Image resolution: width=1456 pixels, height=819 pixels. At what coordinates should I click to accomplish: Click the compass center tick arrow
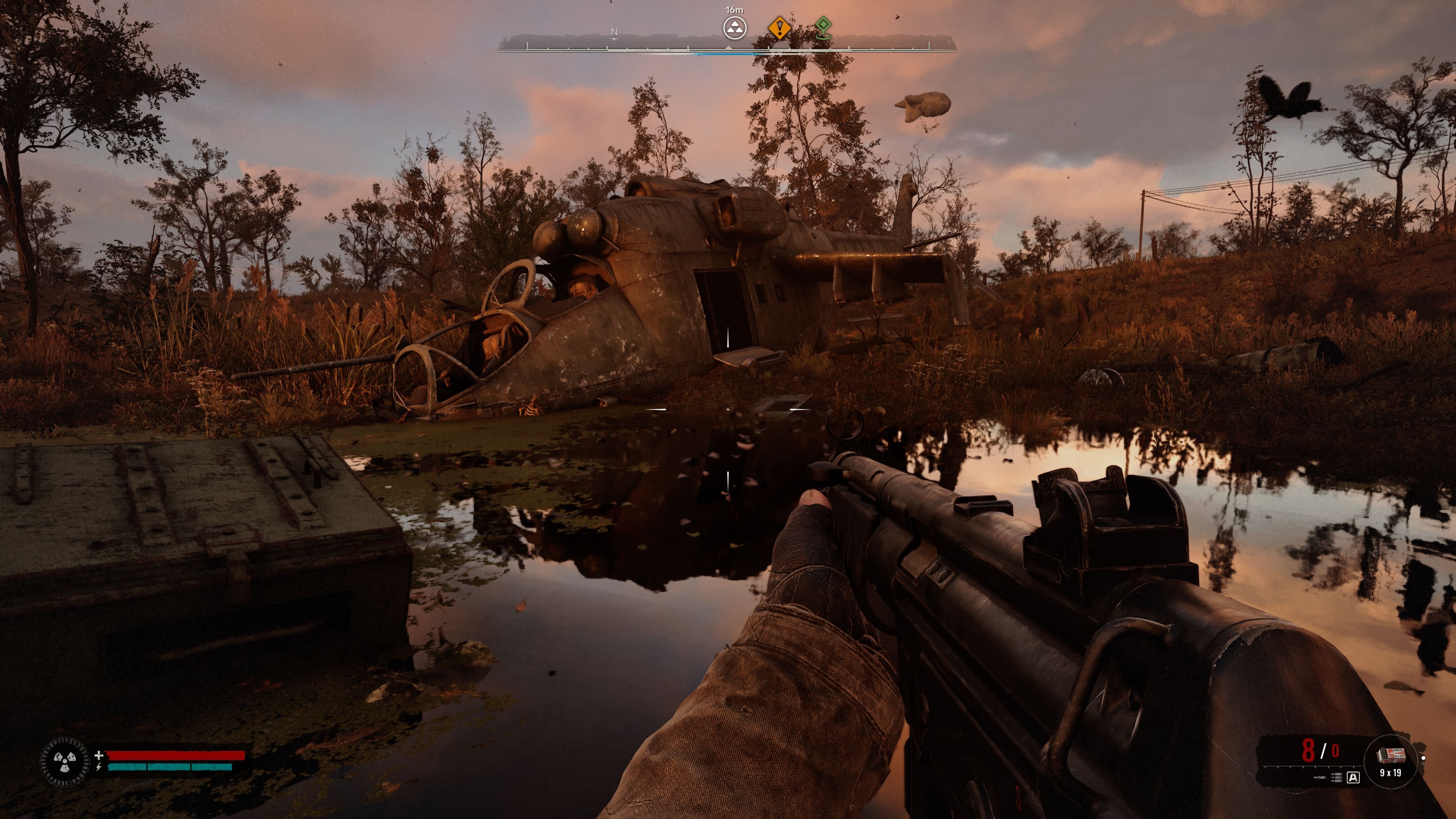pyautogui.click(x=728, y=47)
